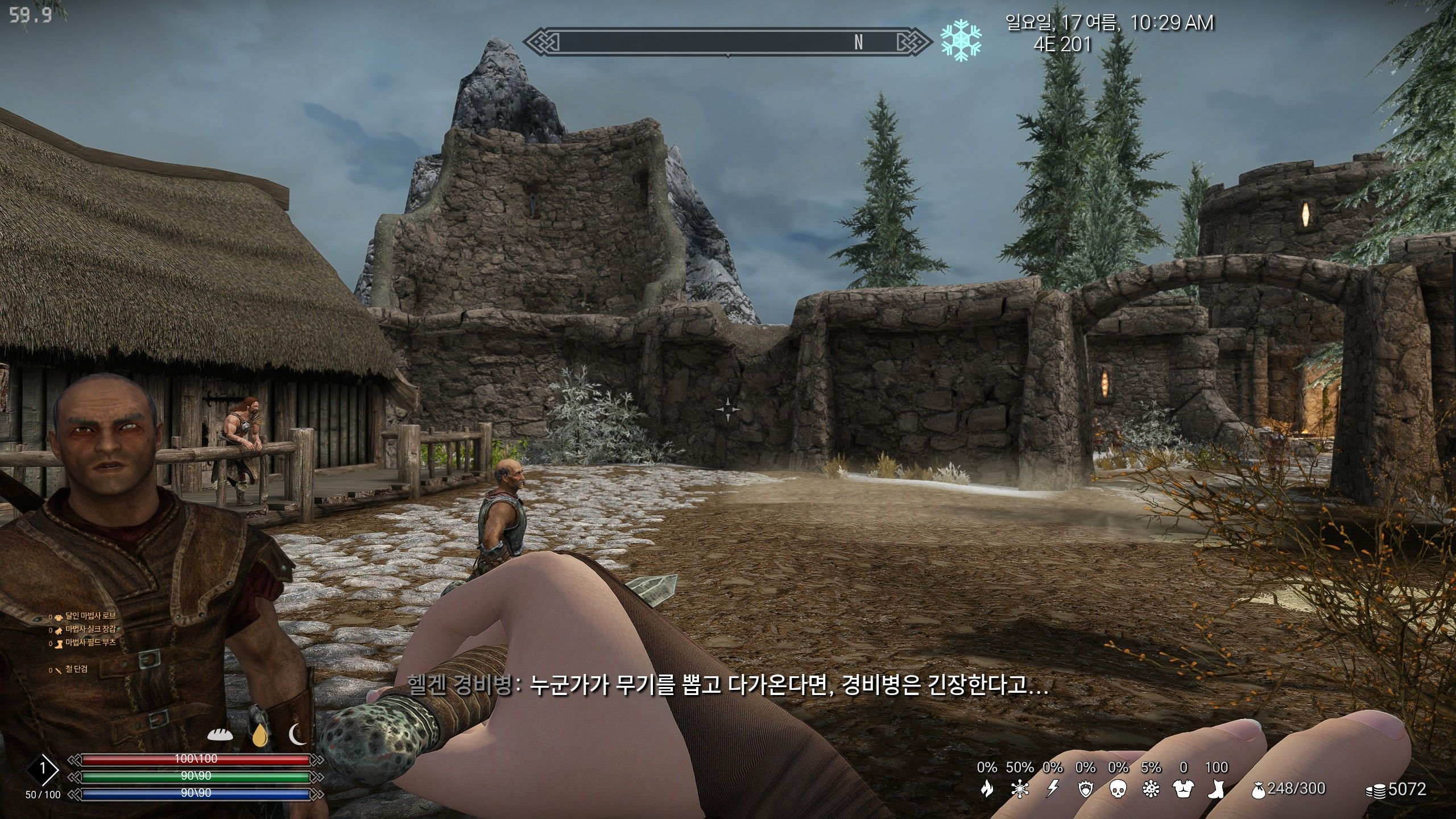Image resolution: width=1456 pixels, height=819 pixels.
Task: Click the snowflake weather icon
Action: pyautogui.click(x=961, y=40)
